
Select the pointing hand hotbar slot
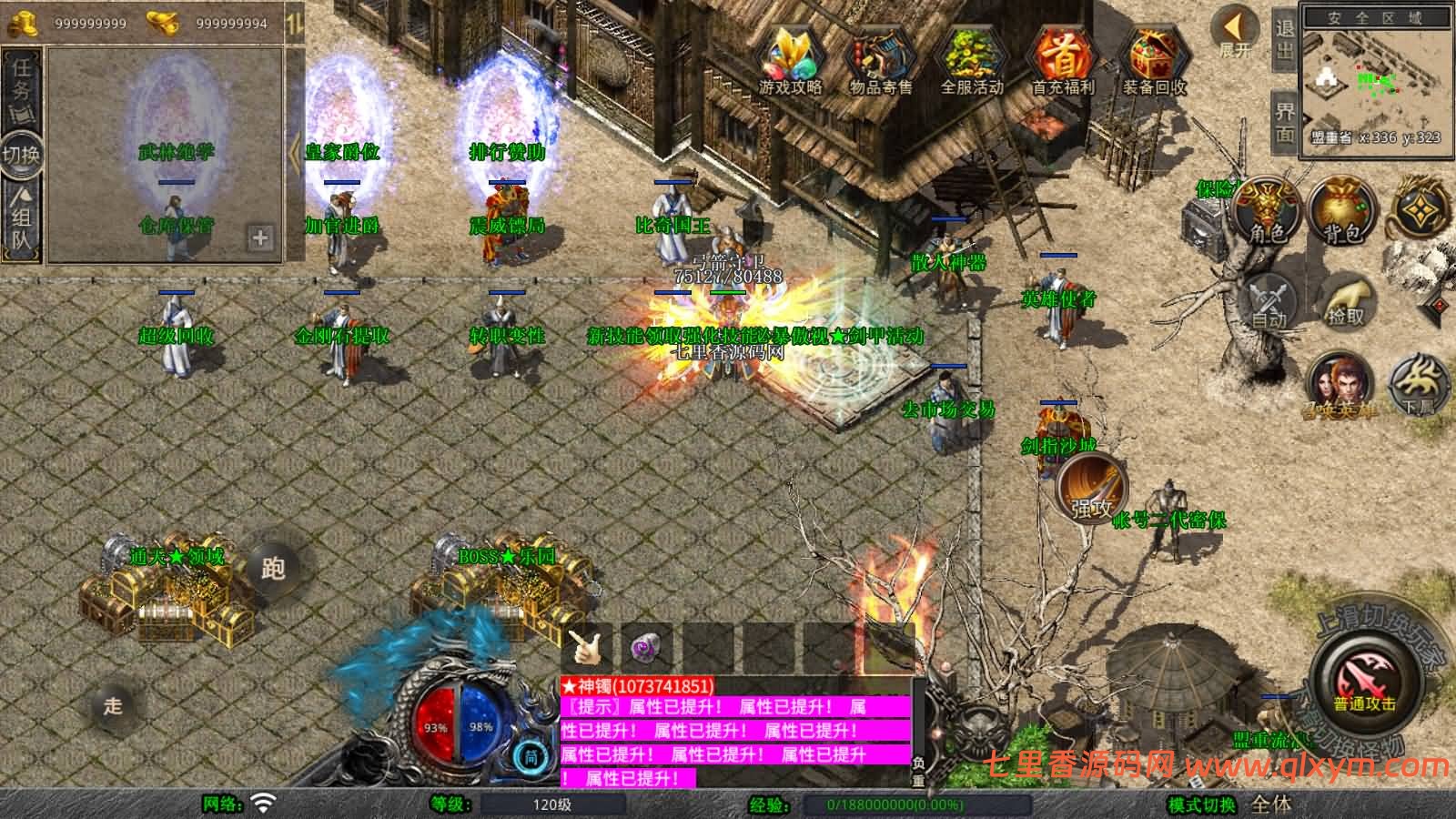586,646
